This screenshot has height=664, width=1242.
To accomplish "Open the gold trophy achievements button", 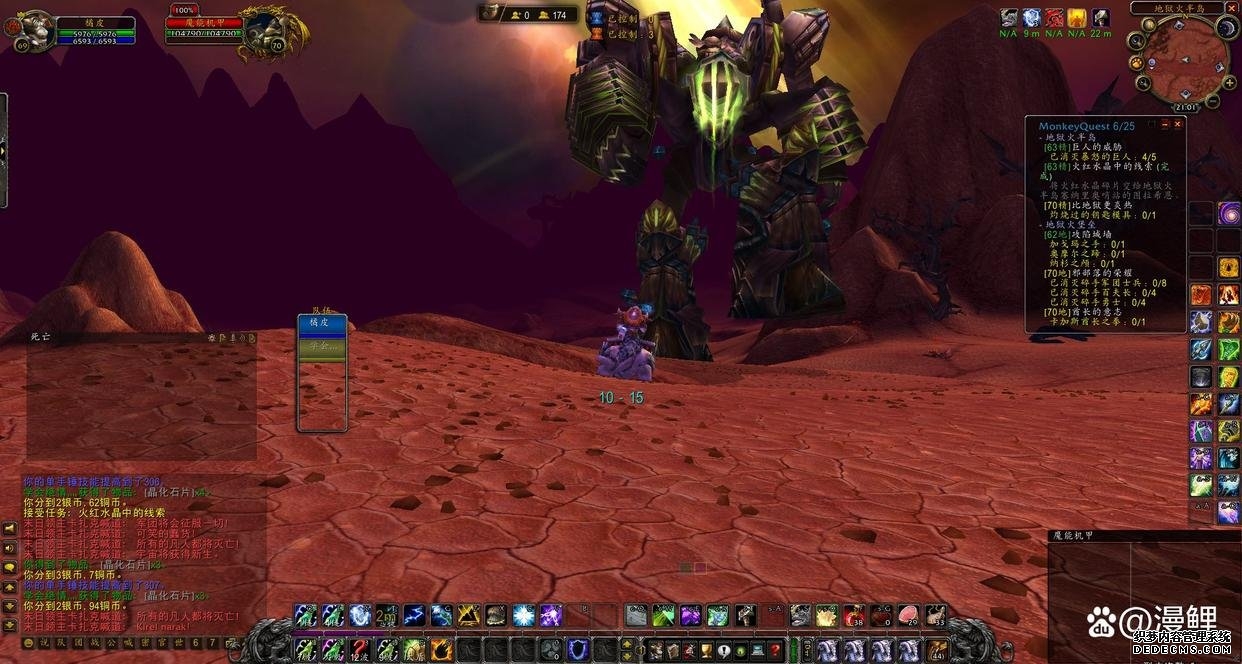I will (x=705, y=651).
